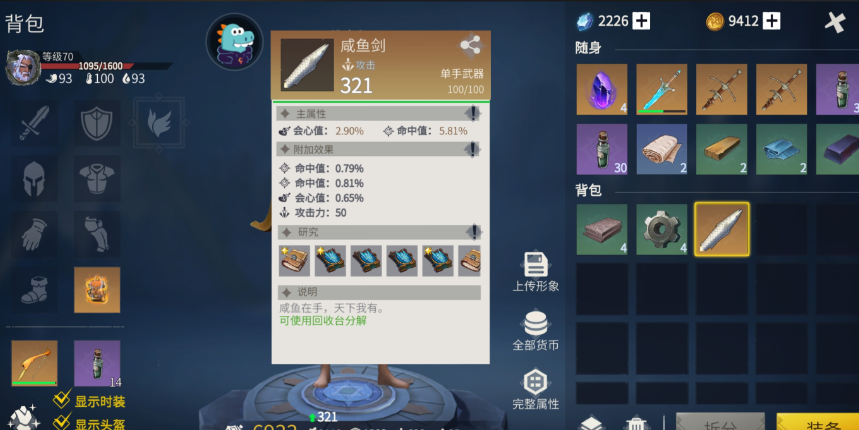
Task: Select the equipped bow weapon slot
Action: tap(35, 363)
